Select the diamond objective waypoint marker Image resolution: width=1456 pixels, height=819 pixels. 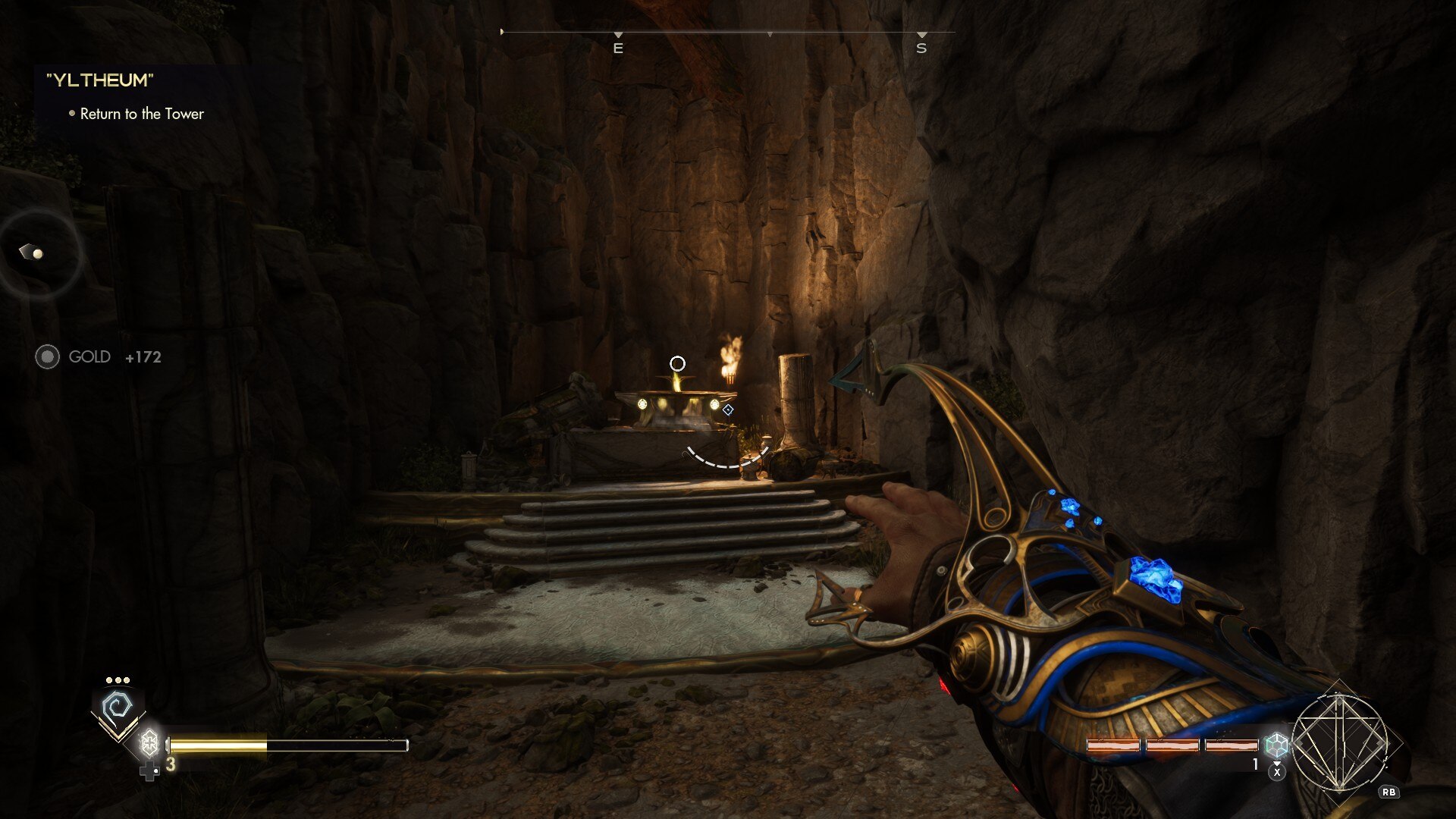tap(728, 410)
